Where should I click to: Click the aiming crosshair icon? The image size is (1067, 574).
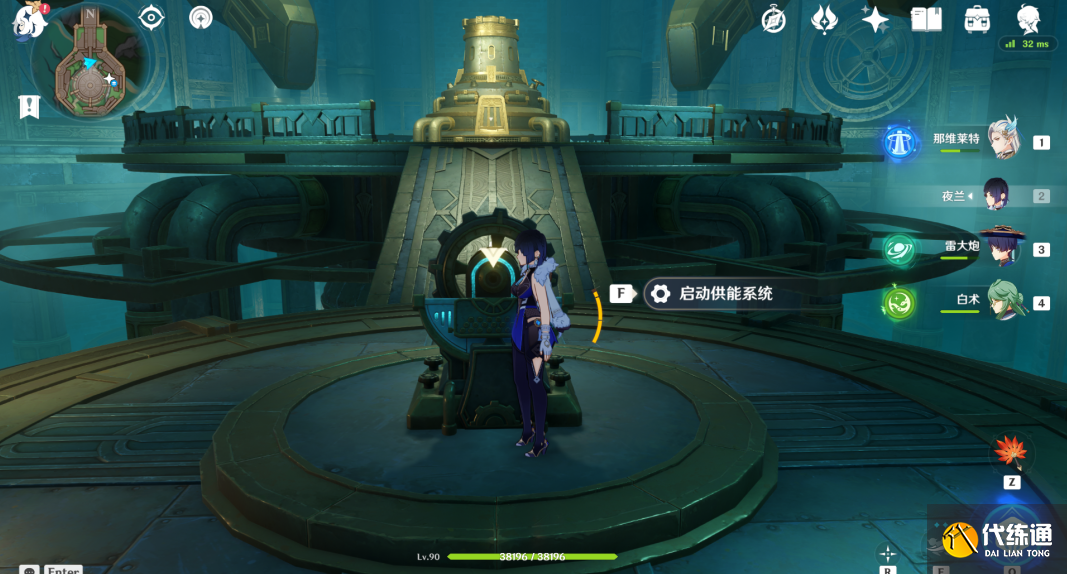pyautogui.click(x=887, y=553)
